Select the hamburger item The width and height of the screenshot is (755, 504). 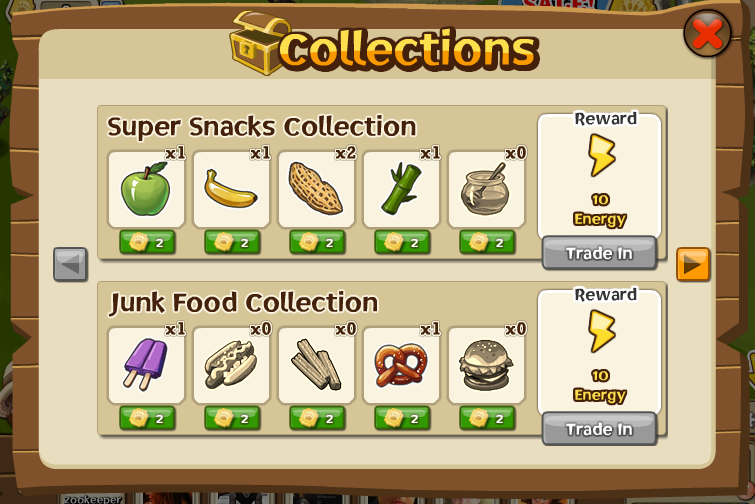click(486, 365)
